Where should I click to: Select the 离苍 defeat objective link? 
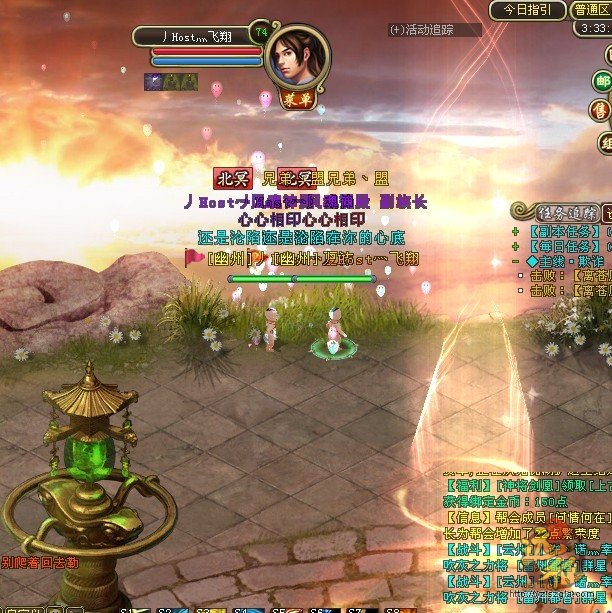click(590, 275)
